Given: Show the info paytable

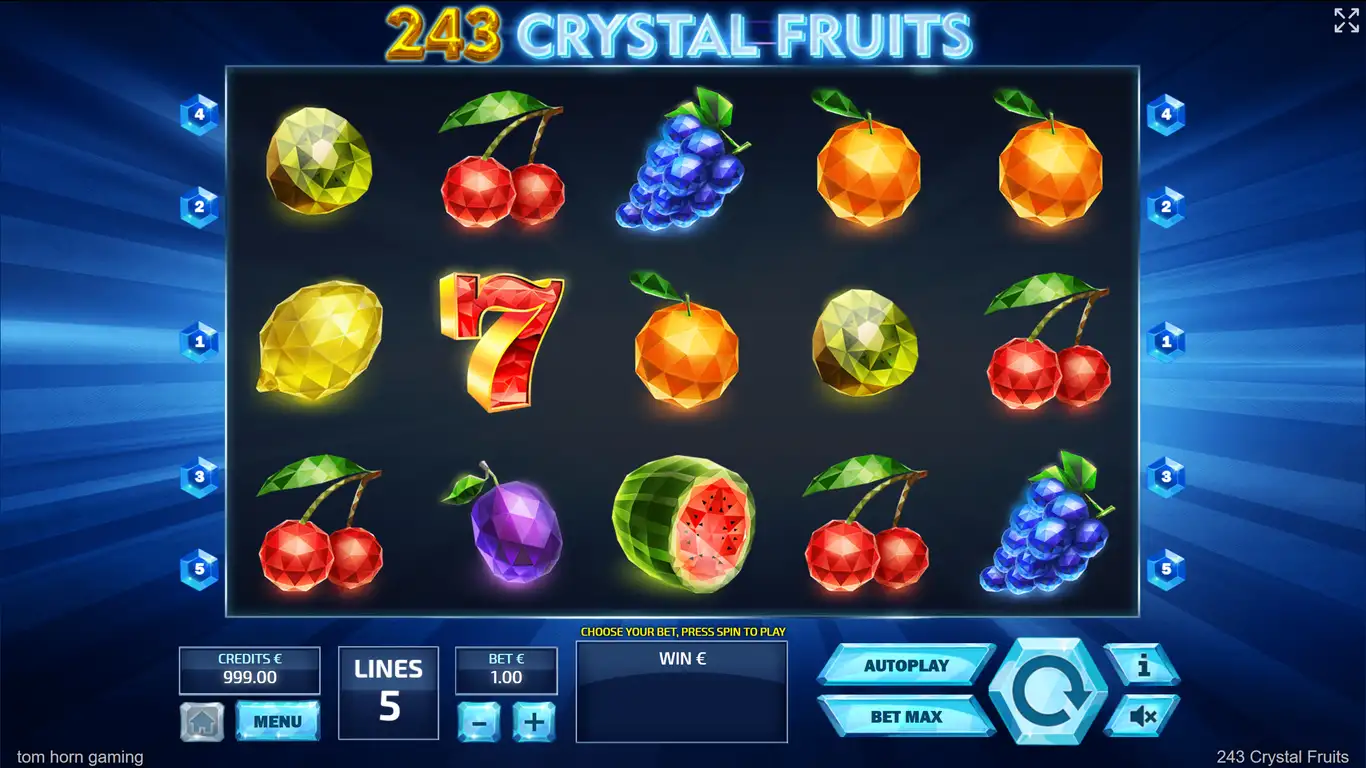Looking at the screenshot, I should [x=1142, y=664].
